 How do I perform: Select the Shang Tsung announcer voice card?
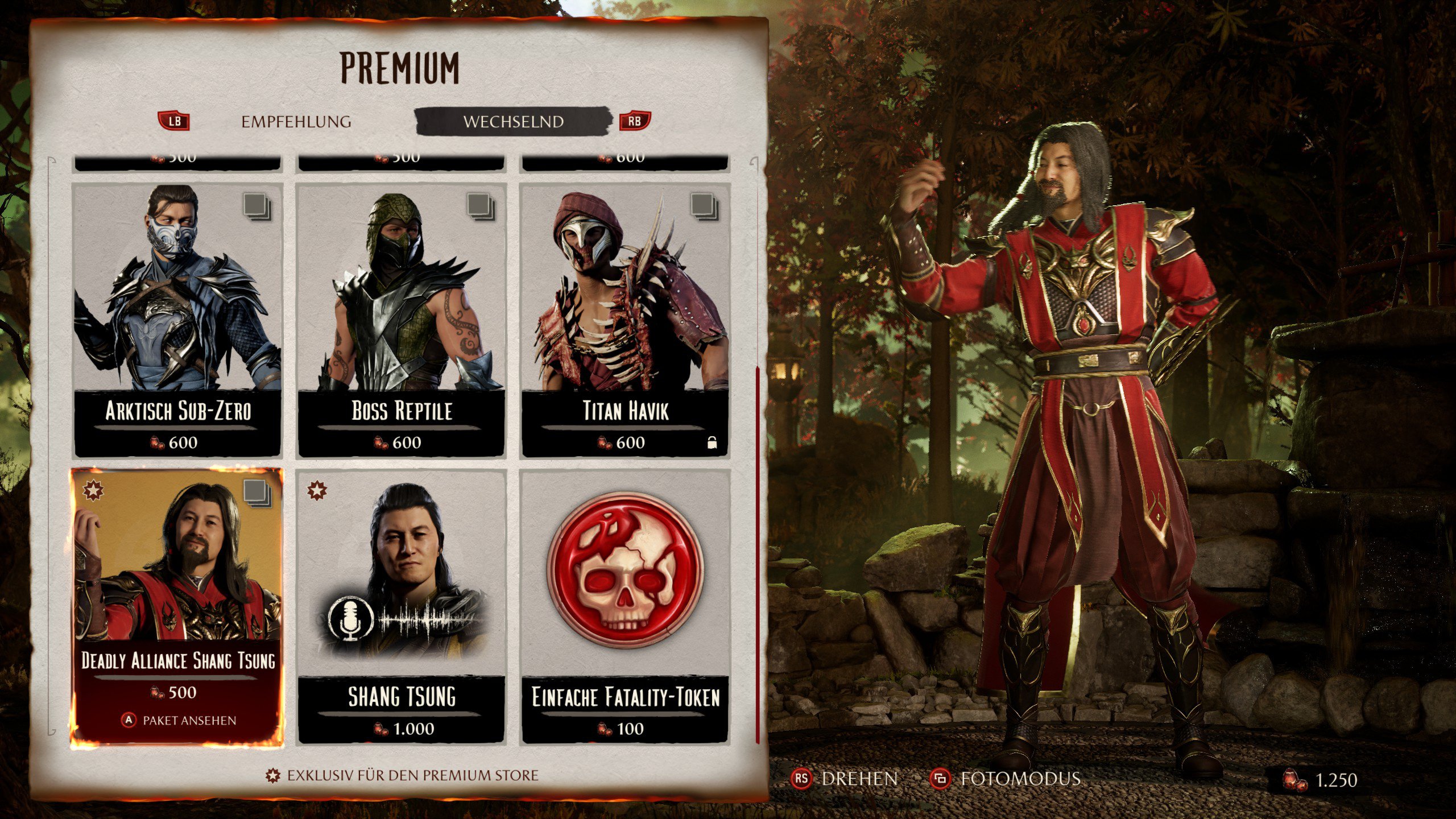click(x=402, y=606)
